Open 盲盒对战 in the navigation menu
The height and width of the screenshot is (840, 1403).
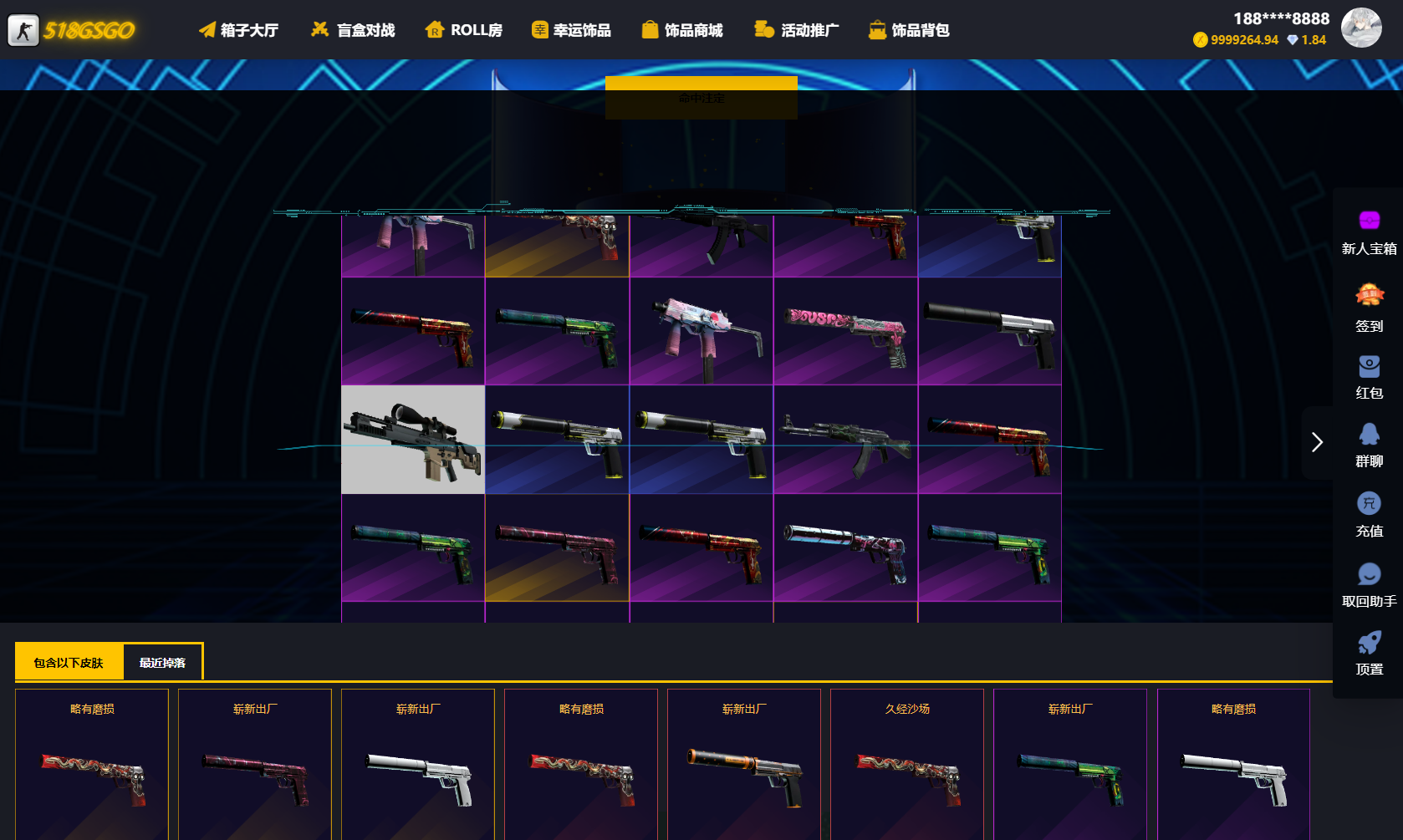[x=352, y=29]
